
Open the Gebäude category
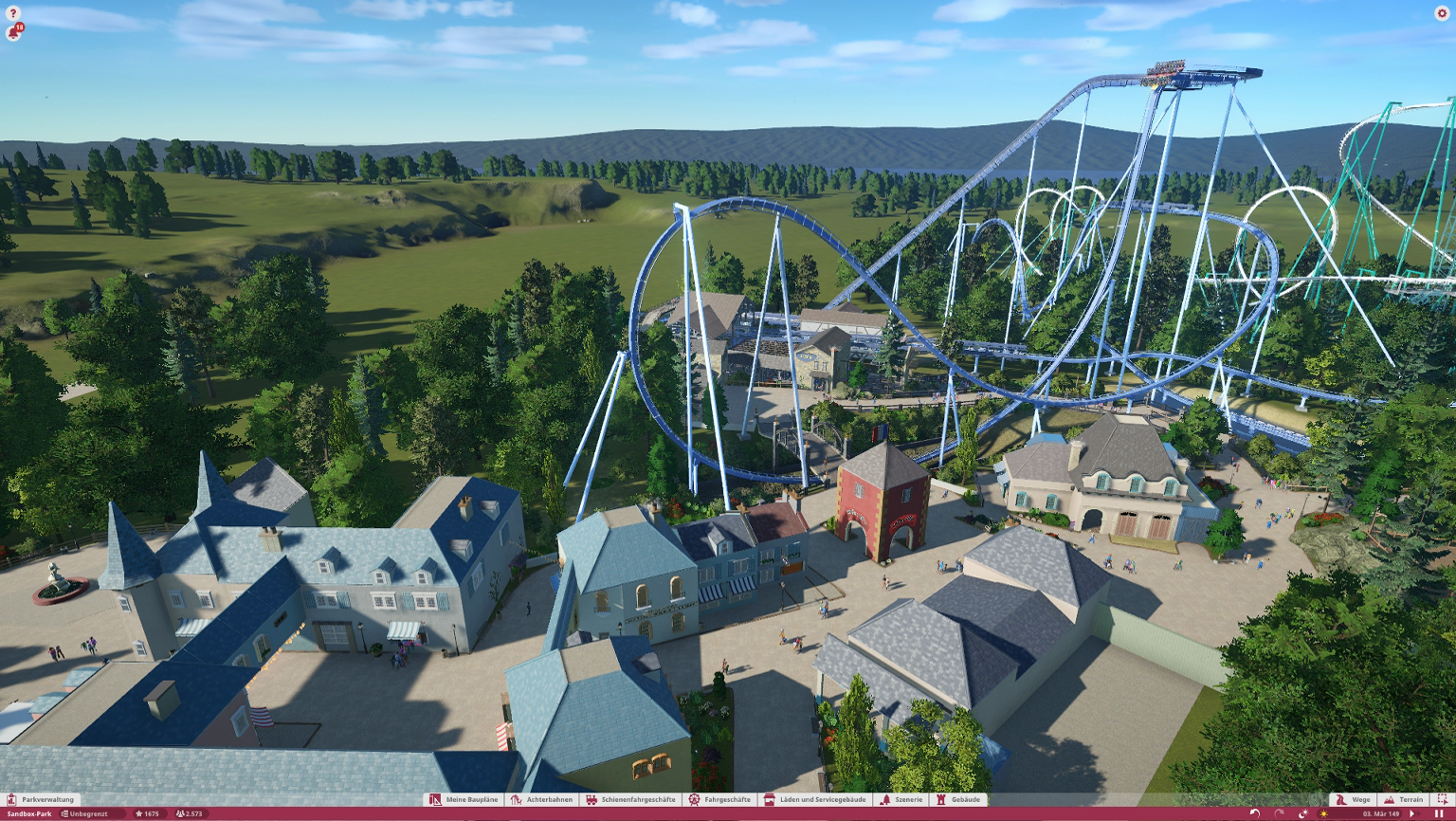click(x=958, y=799)
